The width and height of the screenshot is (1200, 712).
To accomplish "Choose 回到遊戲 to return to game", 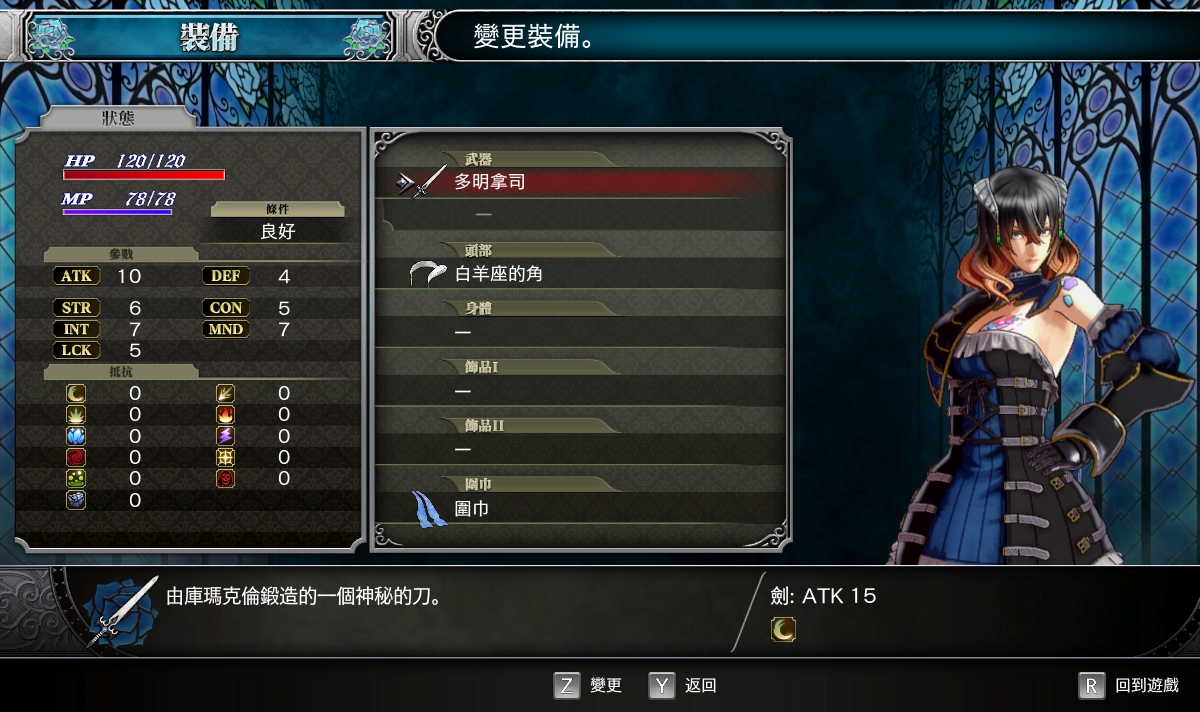I will click(1130, 685).
